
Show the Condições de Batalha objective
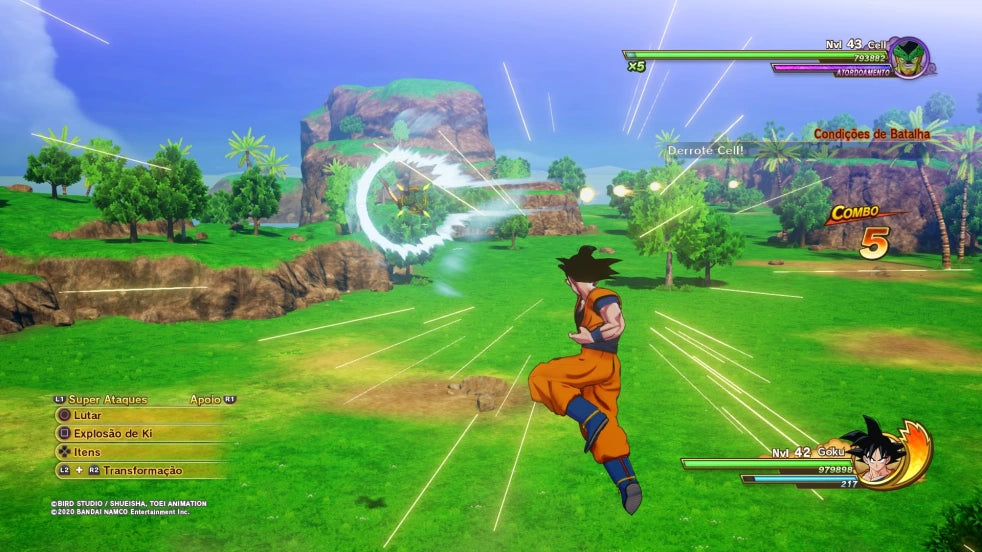point(871,133)
